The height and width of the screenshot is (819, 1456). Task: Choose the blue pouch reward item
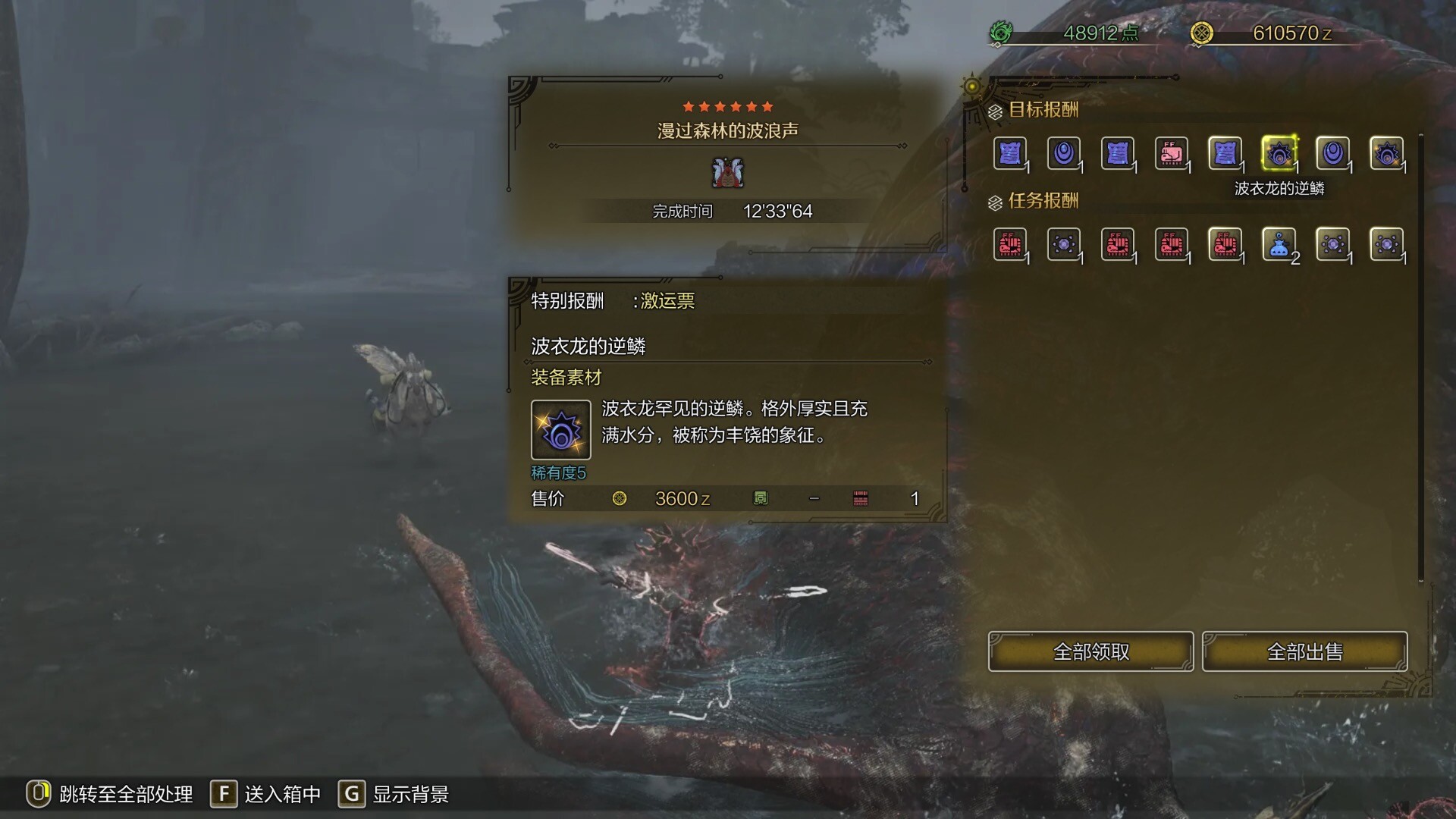click(1279, 245)
